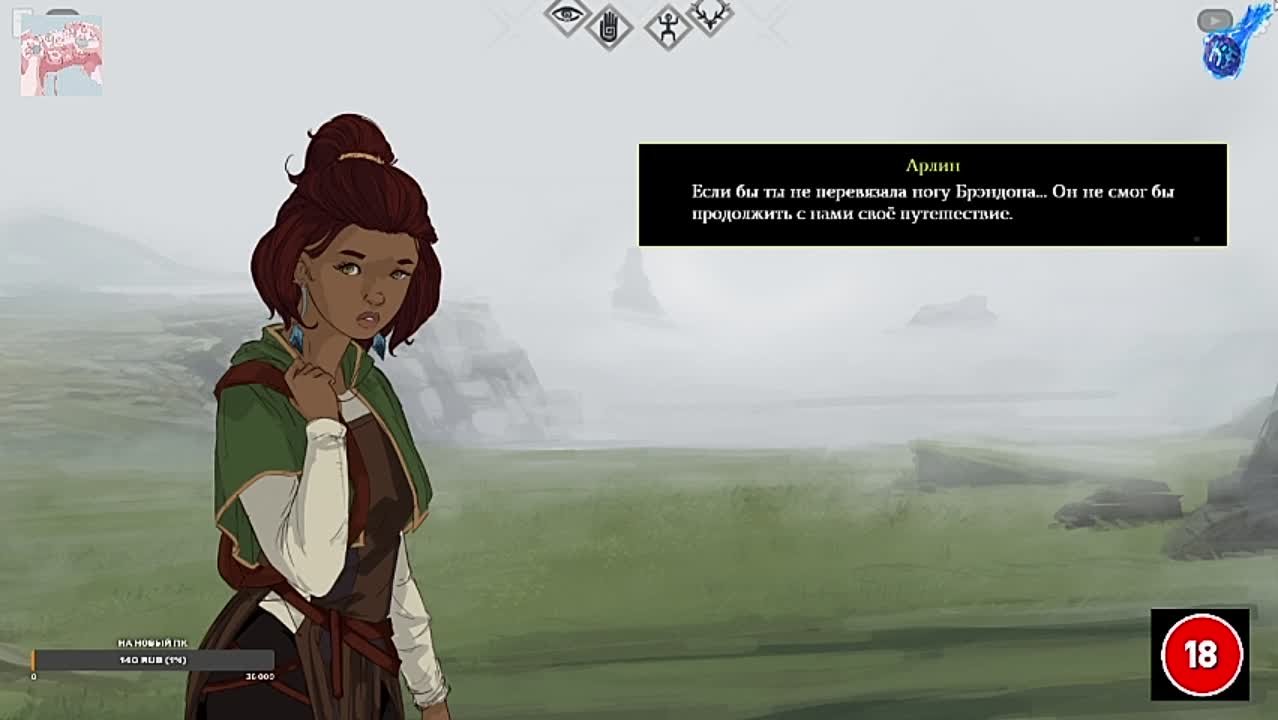The width and height of the screenshot is (1278, 720).
Task: Choose the deer antlers diamond icon
Action: click(711, 14)
